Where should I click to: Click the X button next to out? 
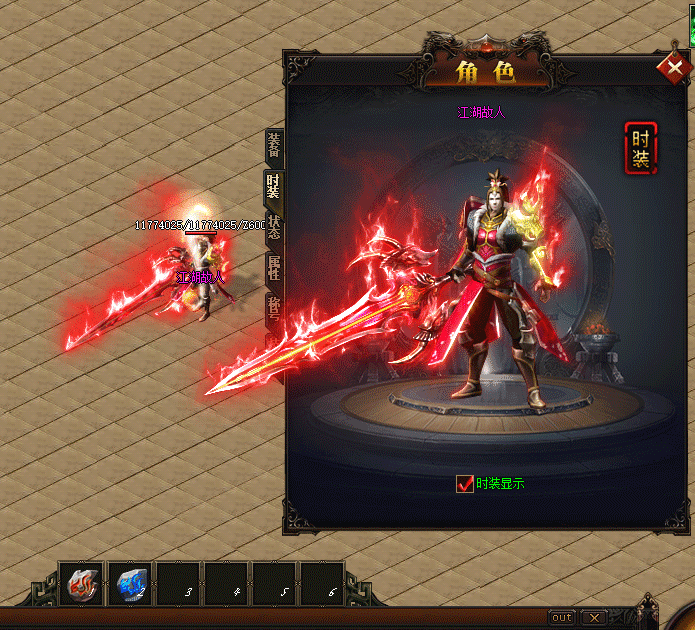click(x=594, y=617)
